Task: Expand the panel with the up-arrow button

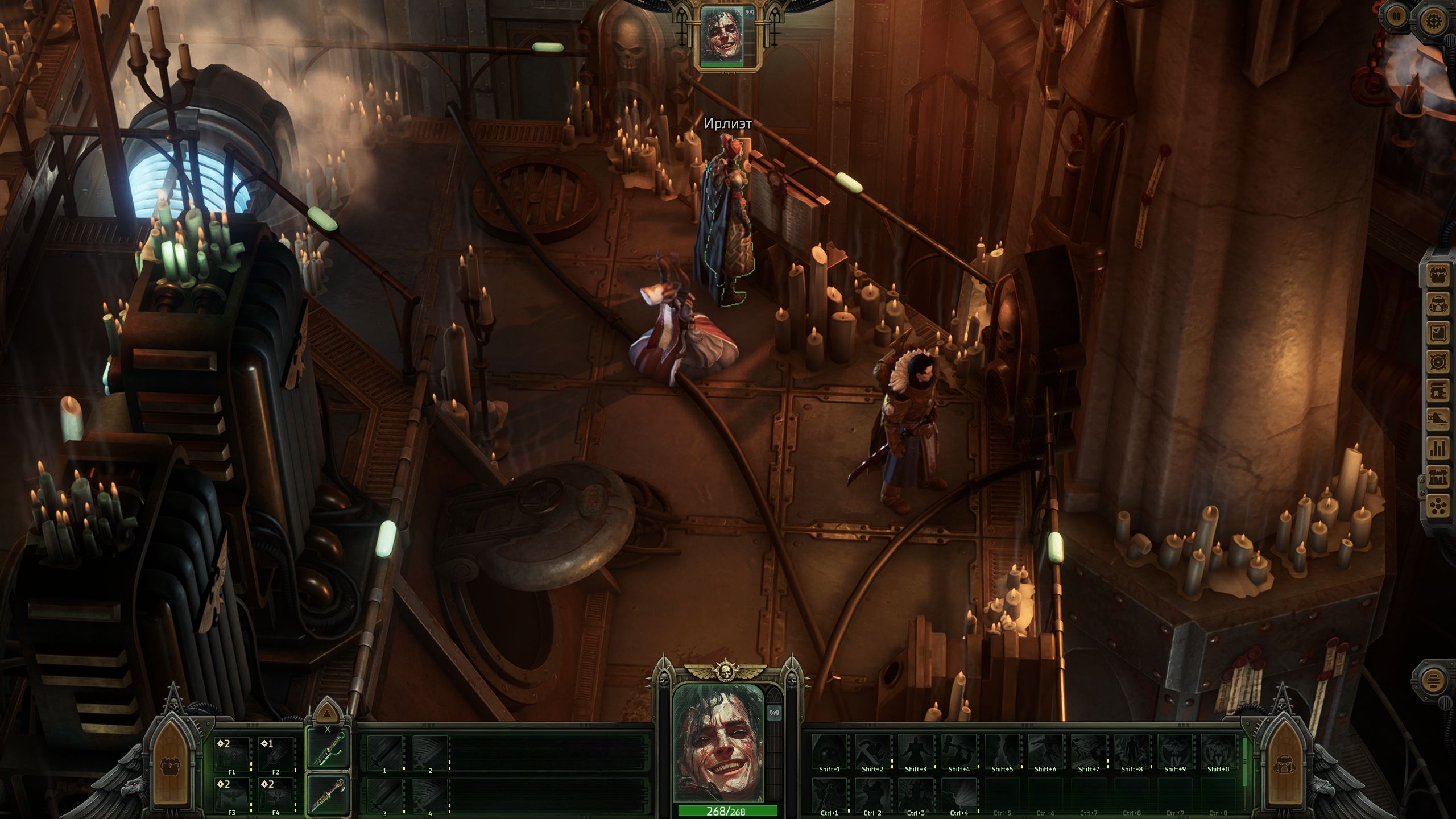Action: [x=326, y=713]
